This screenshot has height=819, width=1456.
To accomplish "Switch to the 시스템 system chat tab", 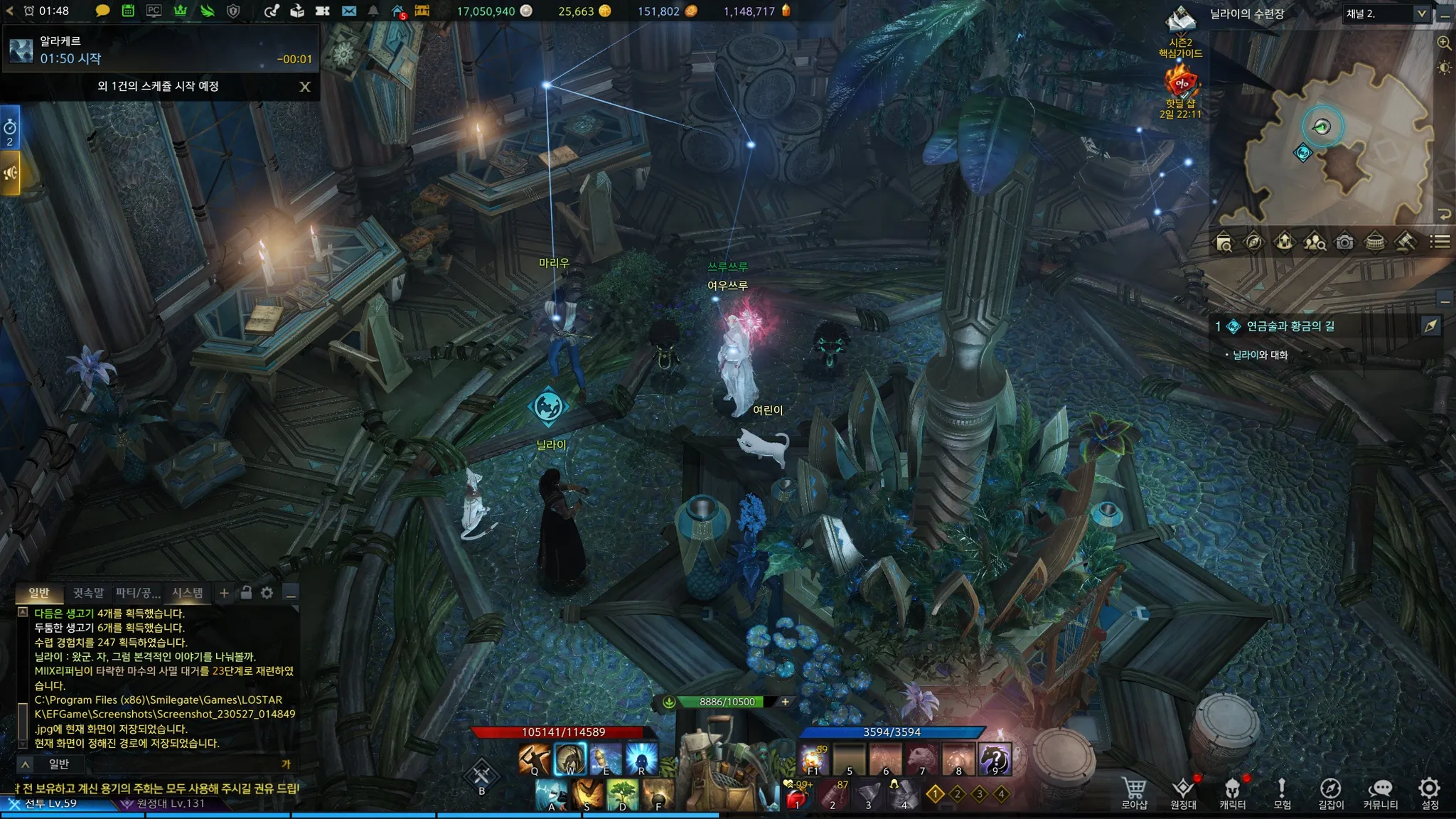I will click(188, 592).
